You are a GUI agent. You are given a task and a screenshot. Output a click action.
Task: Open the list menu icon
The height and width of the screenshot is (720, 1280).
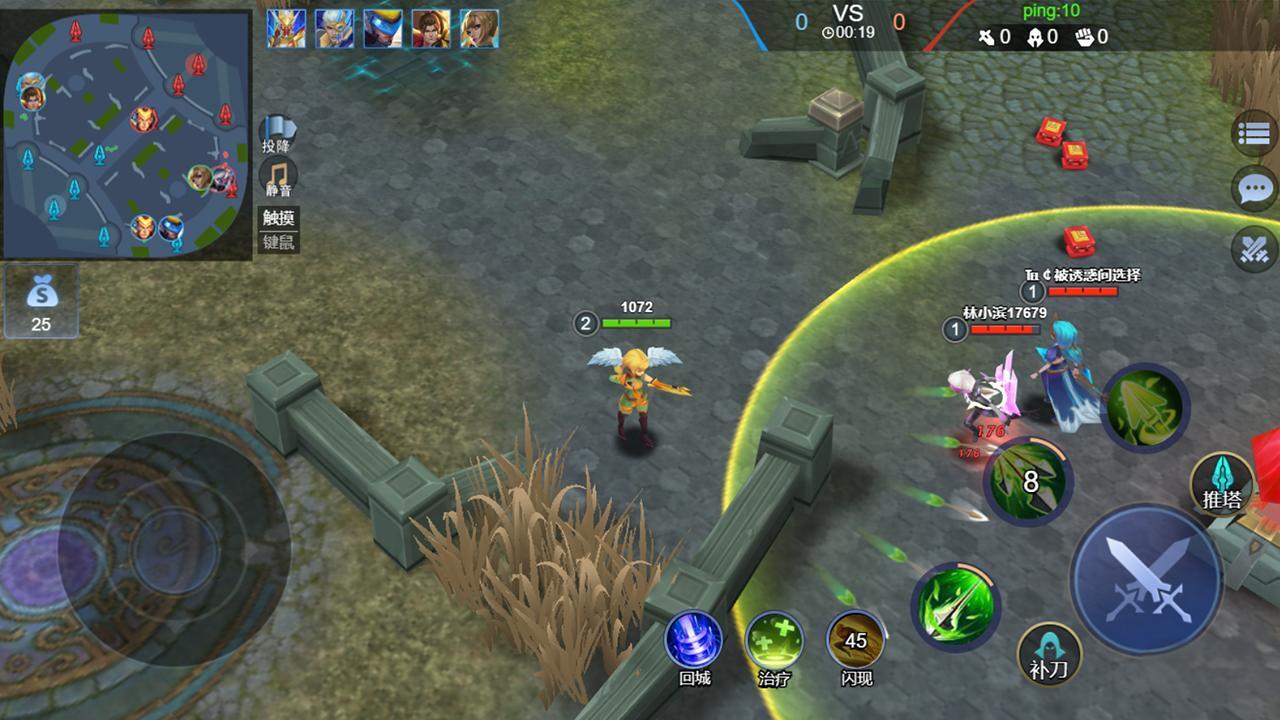click(x=1254, y=135)
